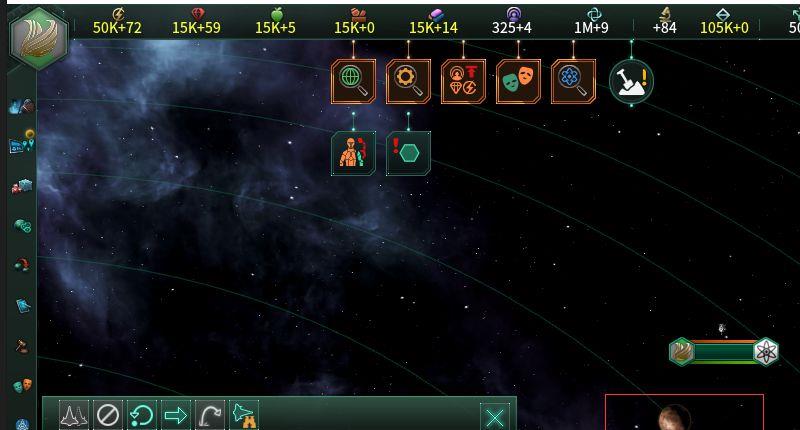
Task: Click the physics research alert with atom magnifier
Action: [x=573, y=82]
